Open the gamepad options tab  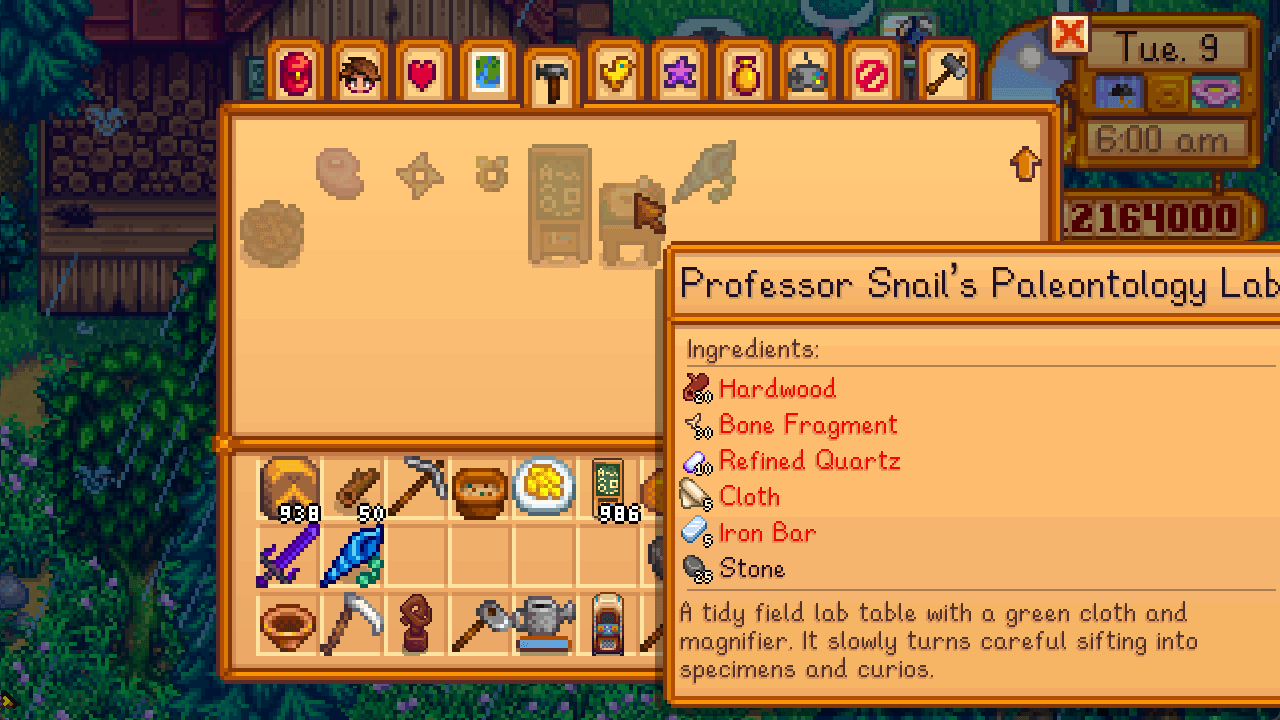[x=808, y=75]
